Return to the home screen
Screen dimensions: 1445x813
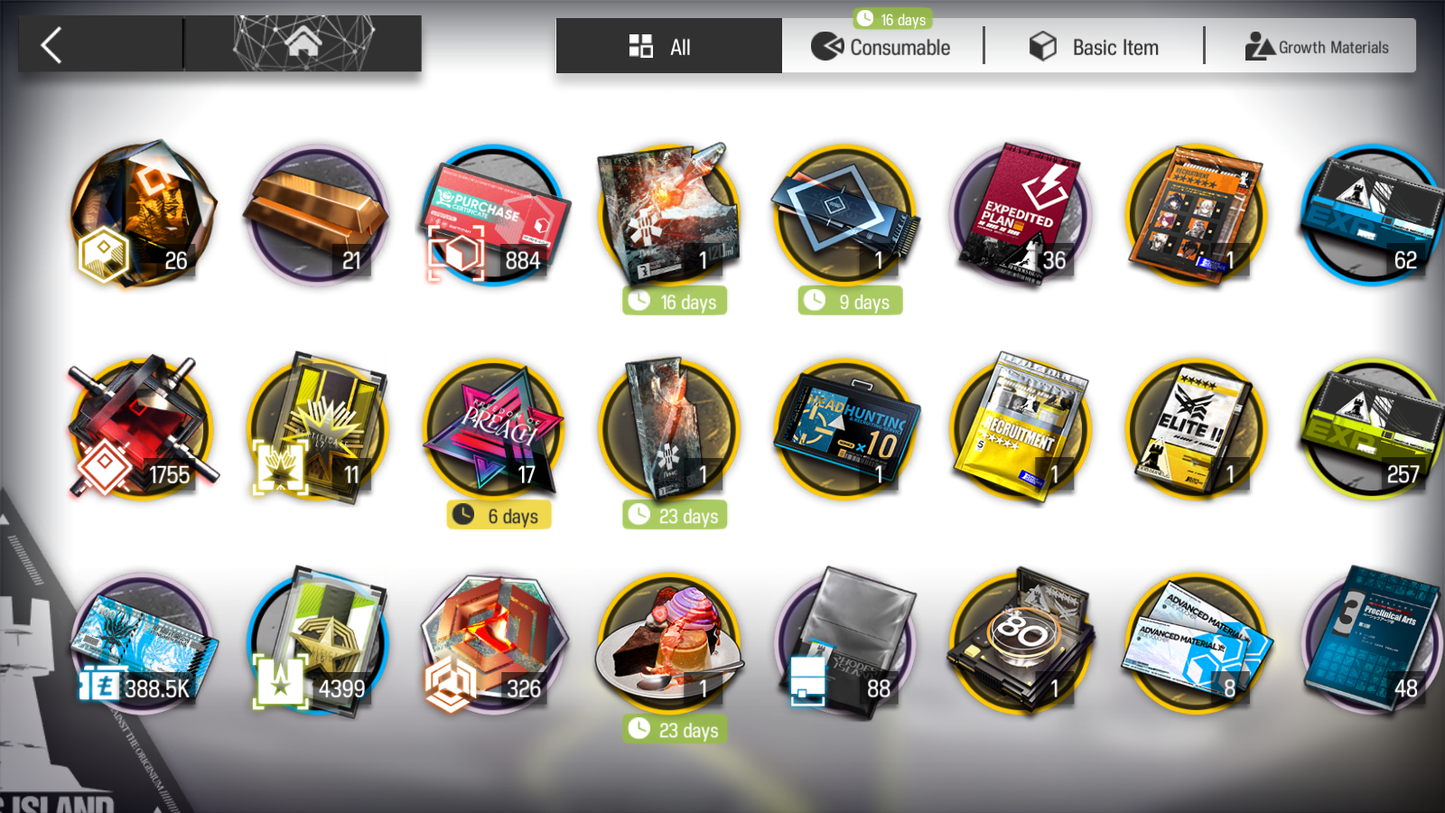tap(303, 44)
